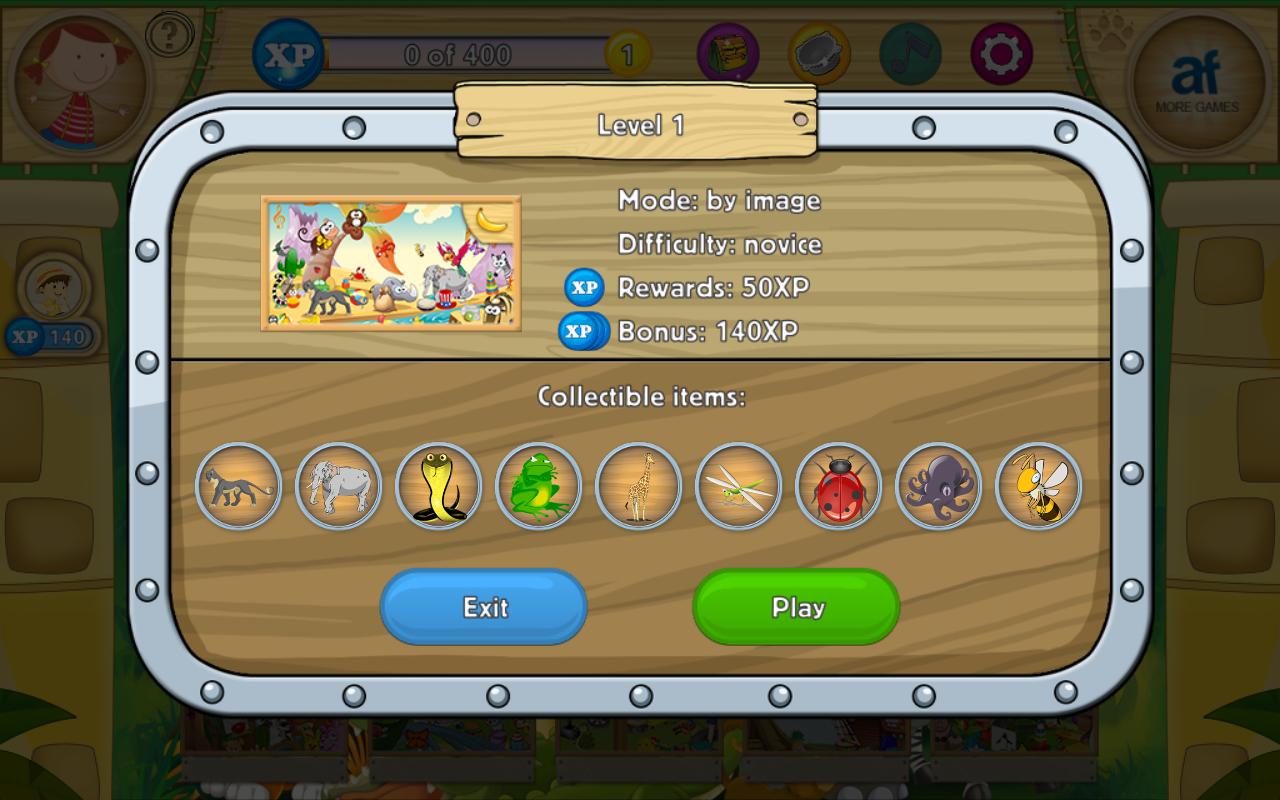Viewport: 1280px width, 800px height.
Task: Select the black panther collectible
Action: 238,486
